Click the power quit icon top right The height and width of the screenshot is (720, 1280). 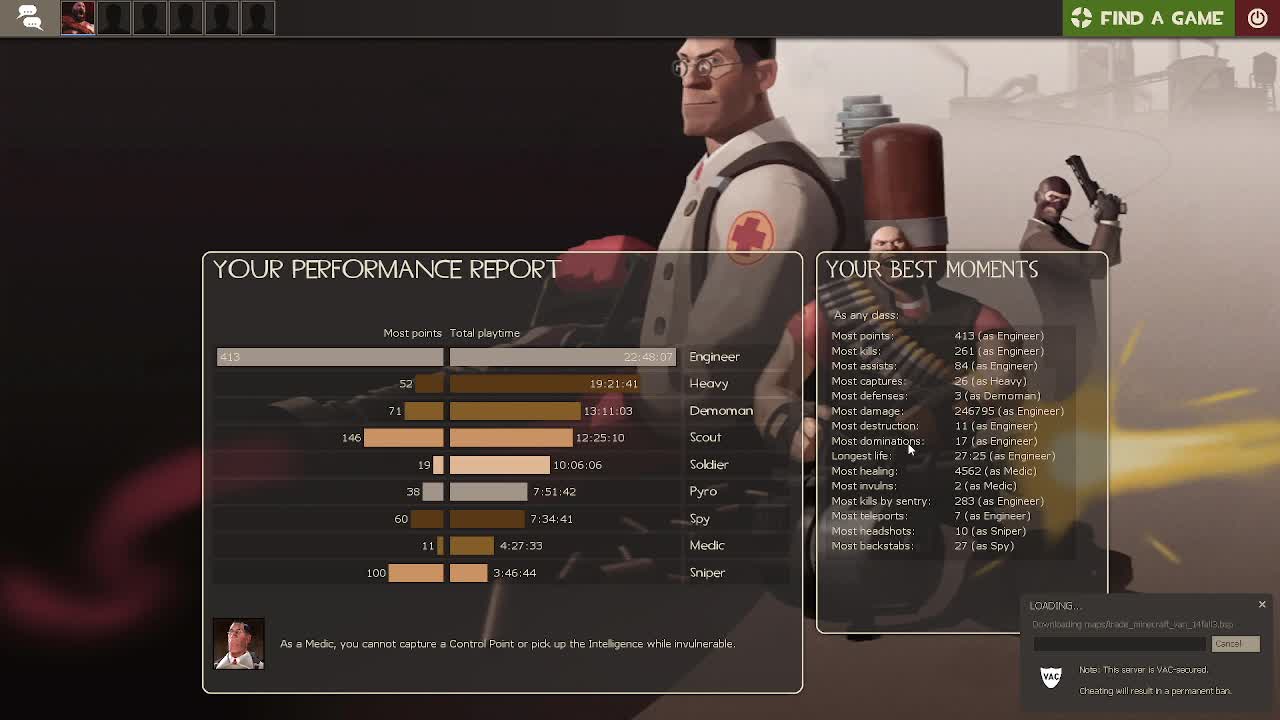pos(1257,17)
